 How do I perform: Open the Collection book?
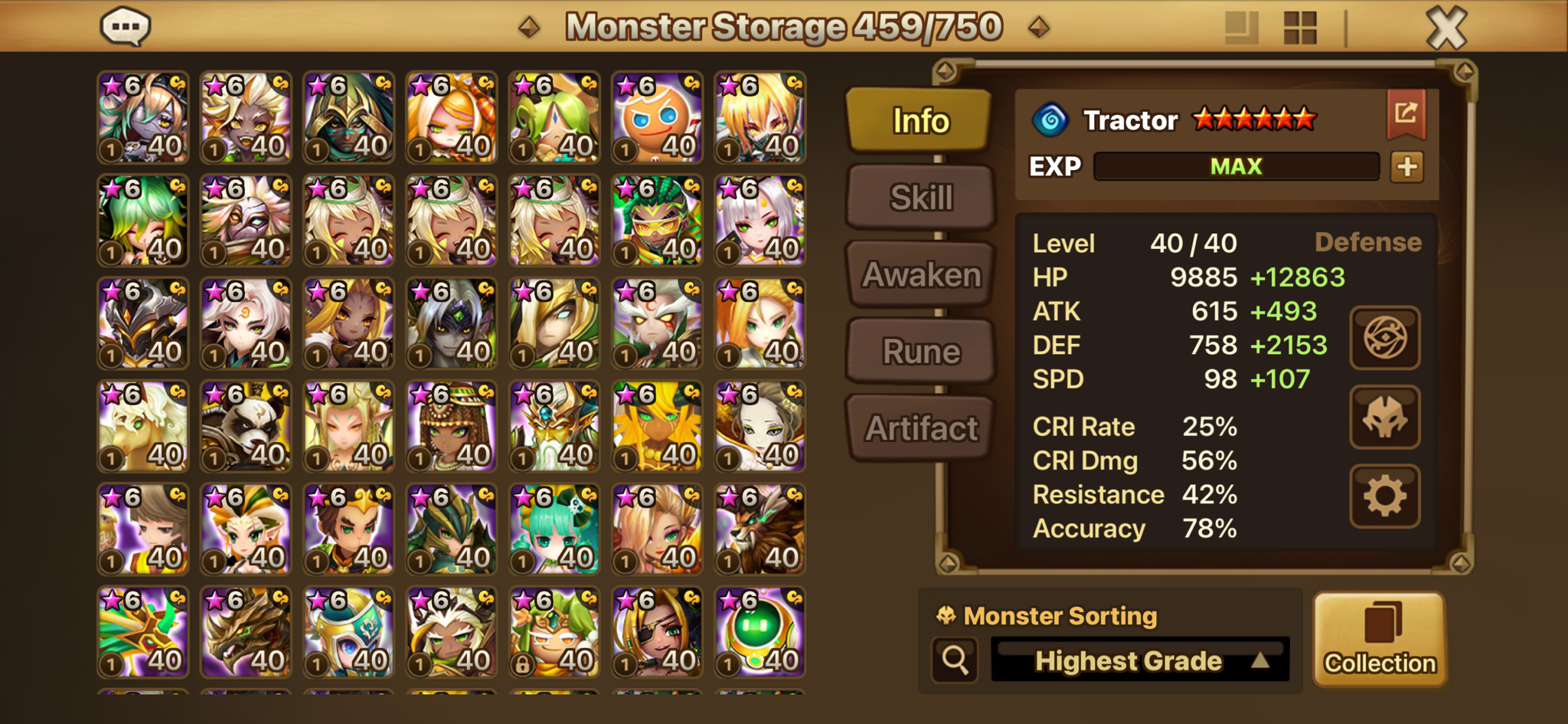click(x=1380, y=638)
